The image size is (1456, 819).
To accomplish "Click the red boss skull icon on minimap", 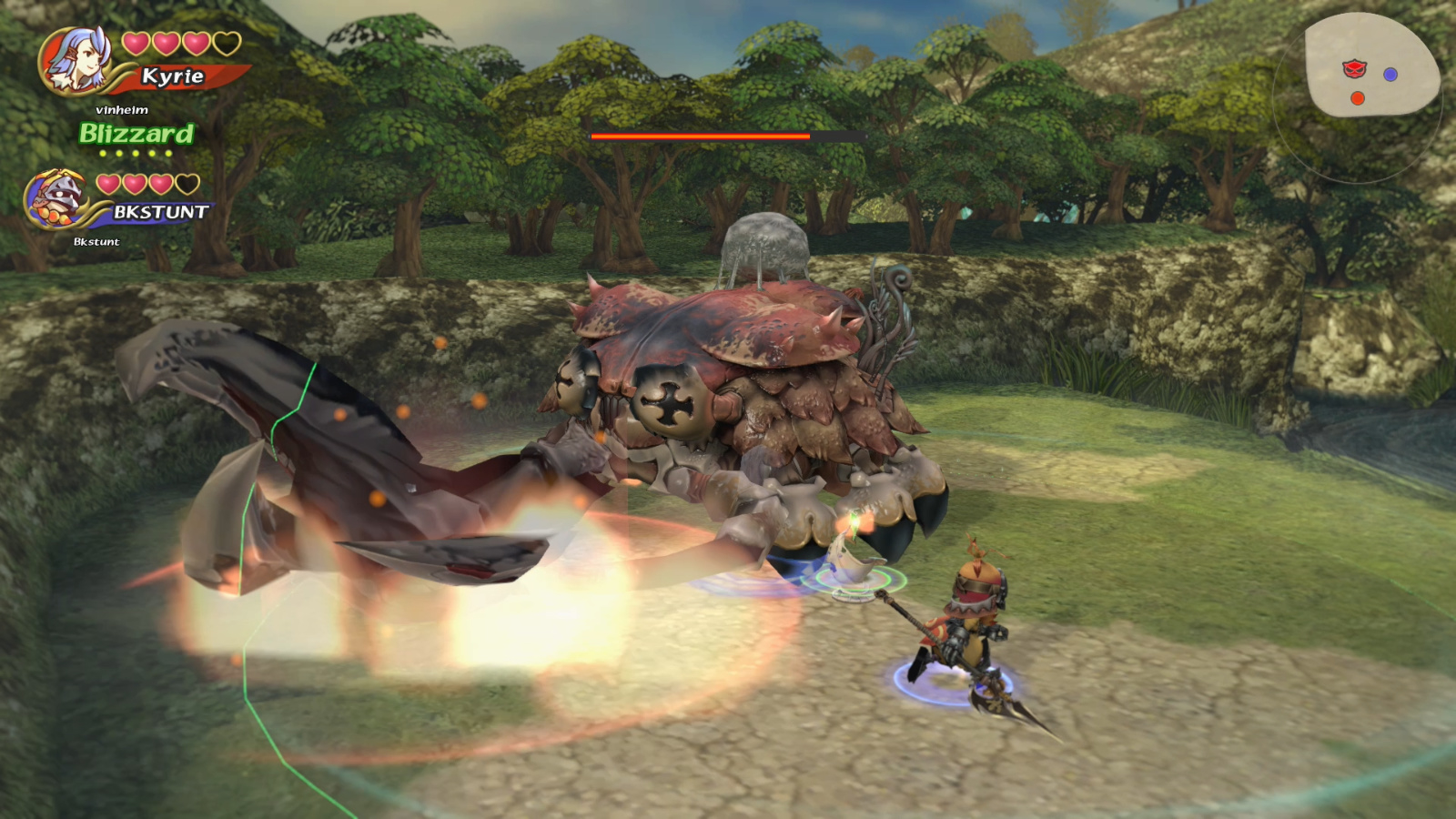I will point(1355,67).
